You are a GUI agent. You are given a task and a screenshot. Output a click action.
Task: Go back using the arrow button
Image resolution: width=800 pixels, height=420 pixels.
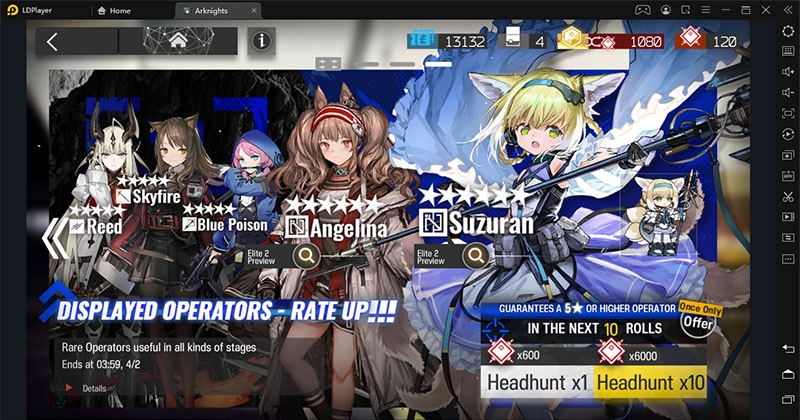[x=53, y=41]
